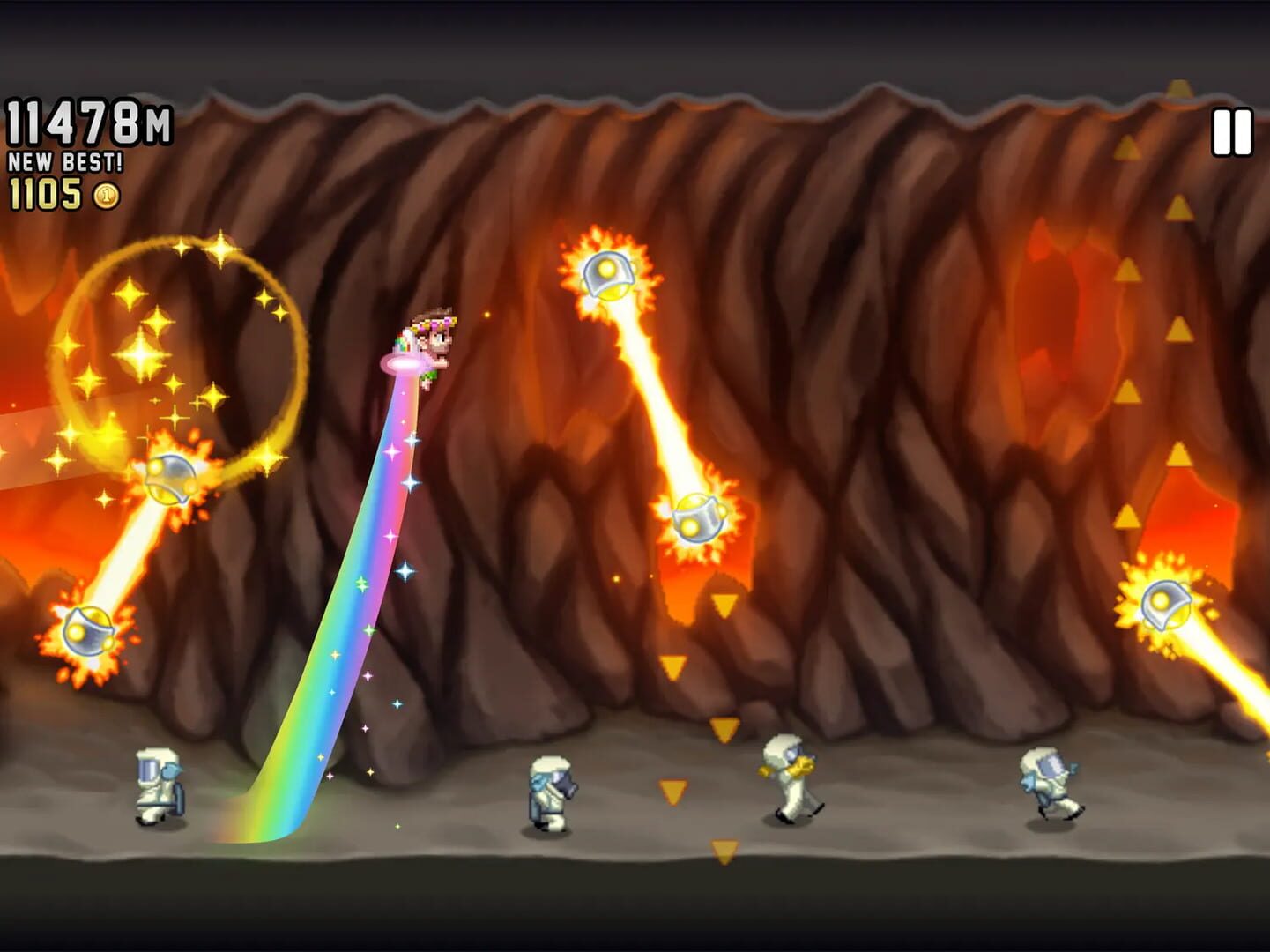Click the coin icon next to 1105

(104, 196)
